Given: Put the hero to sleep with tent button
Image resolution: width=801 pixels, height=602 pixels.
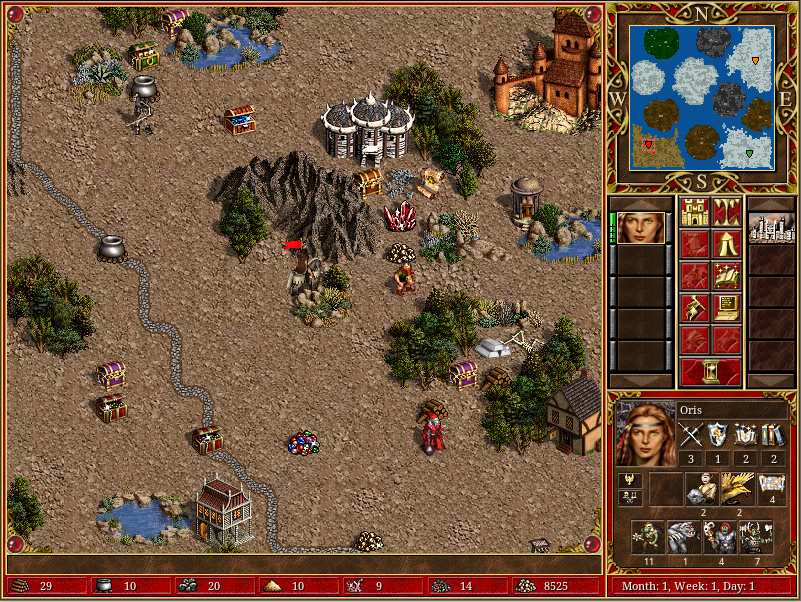Looking at the screenshot, I should tap(727, 243).
